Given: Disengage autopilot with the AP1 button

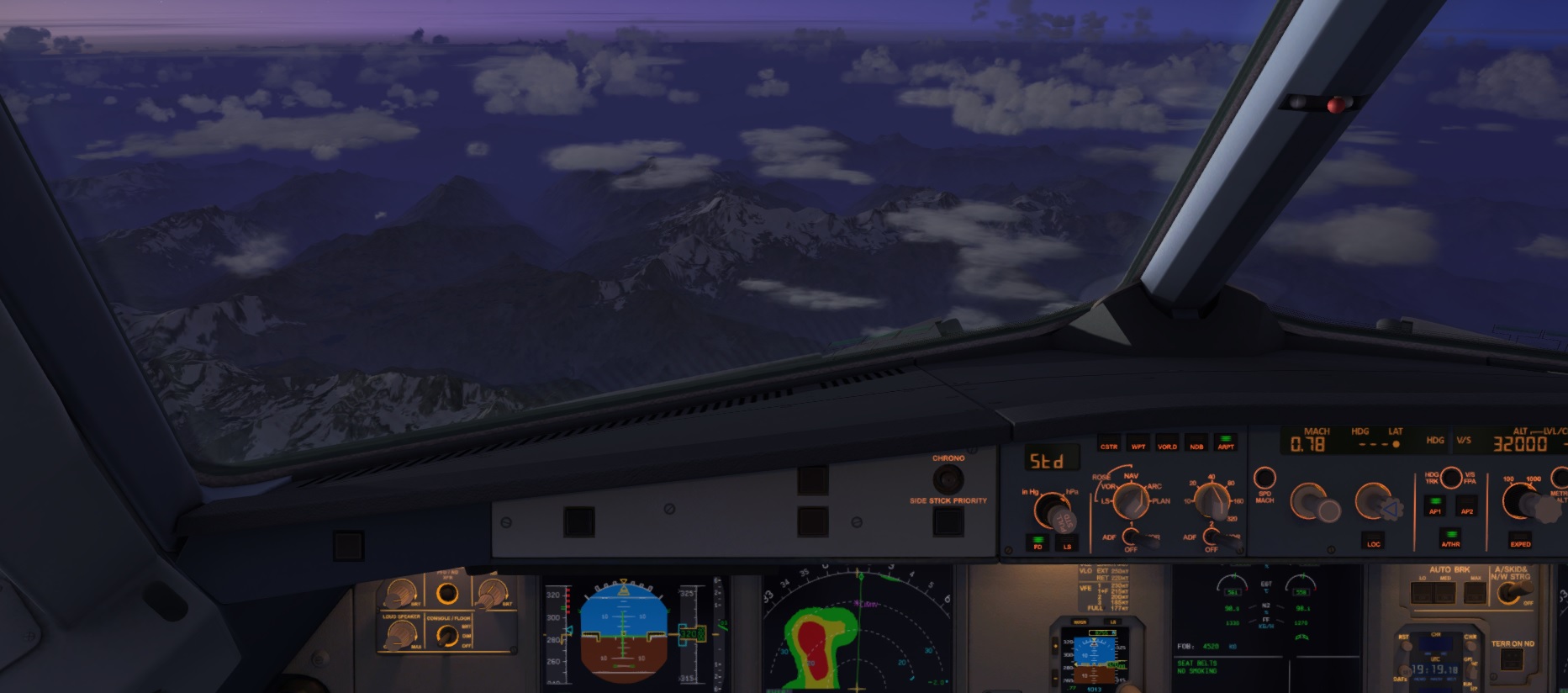Looking at the screenshot, I should point(1435,506).
